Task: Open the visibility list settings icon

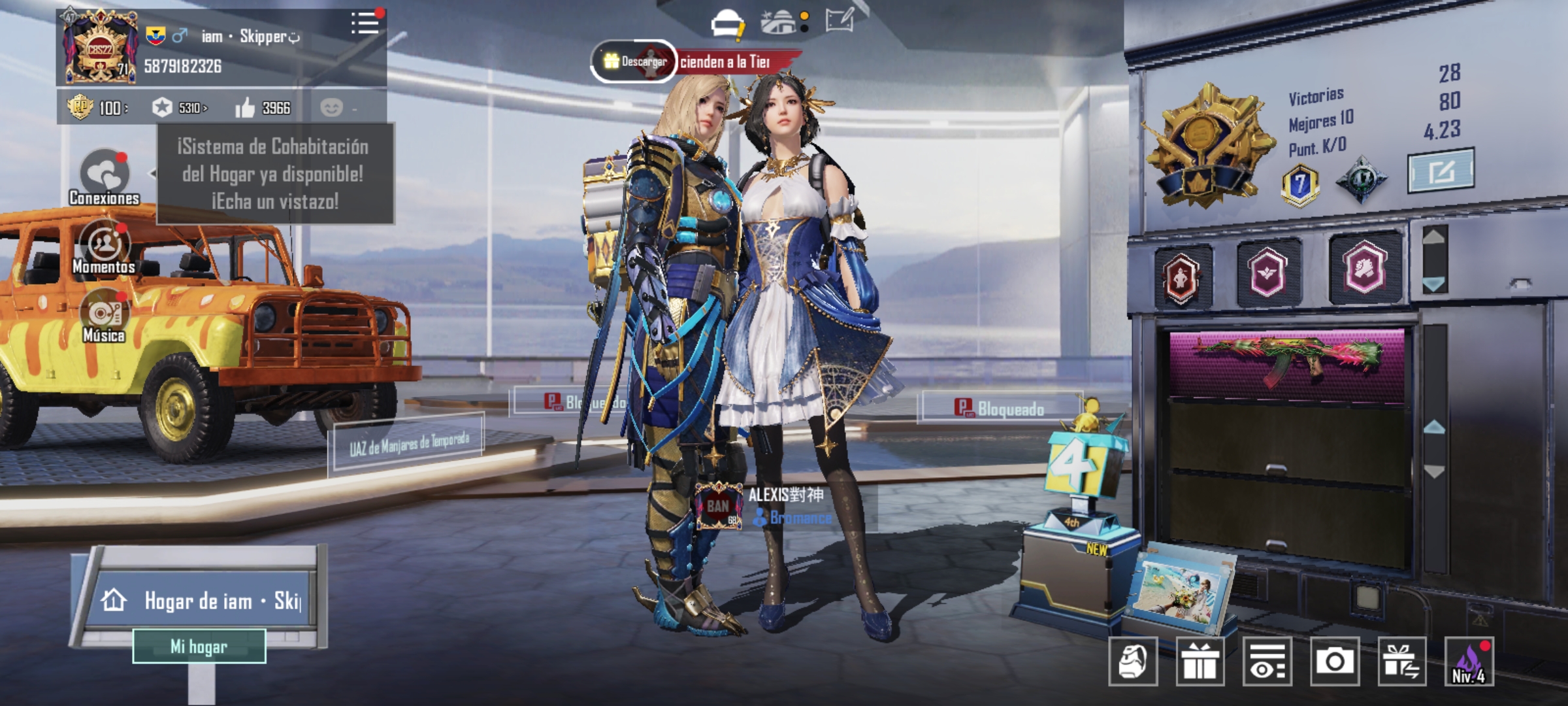Action: [1267, 662]
